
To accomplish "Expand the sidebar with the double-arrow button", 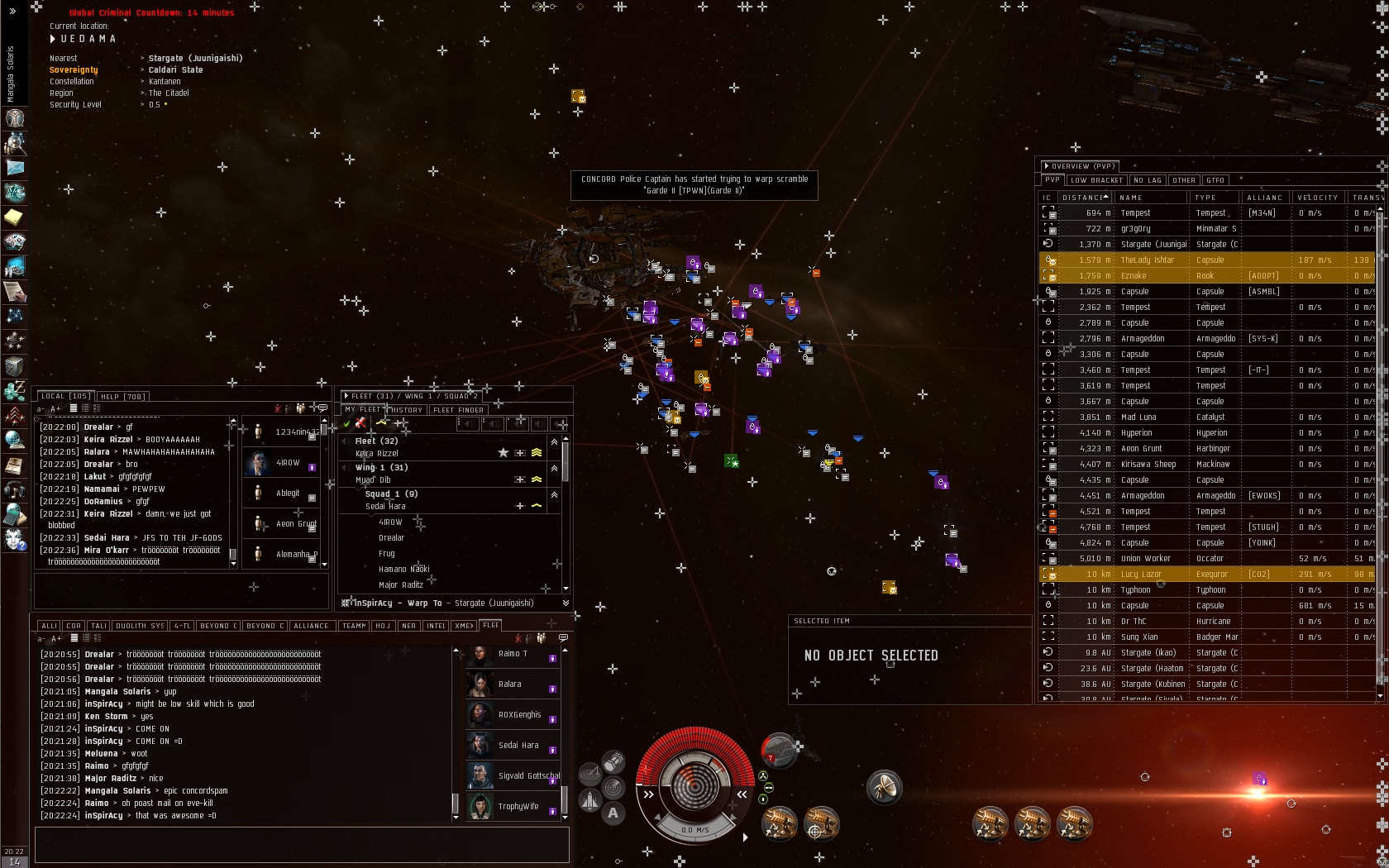I will [12, 11].
